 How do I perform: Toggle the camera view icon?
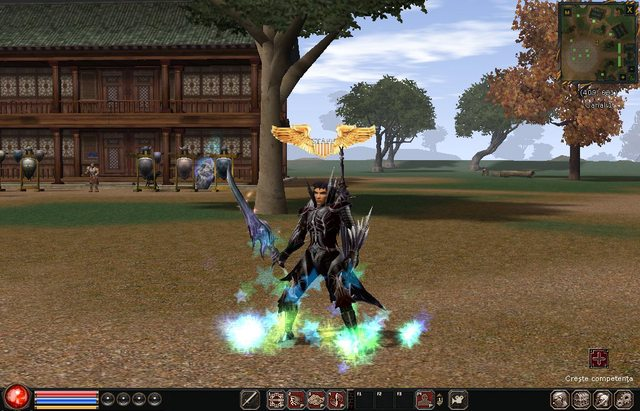[x=458, y=400]
